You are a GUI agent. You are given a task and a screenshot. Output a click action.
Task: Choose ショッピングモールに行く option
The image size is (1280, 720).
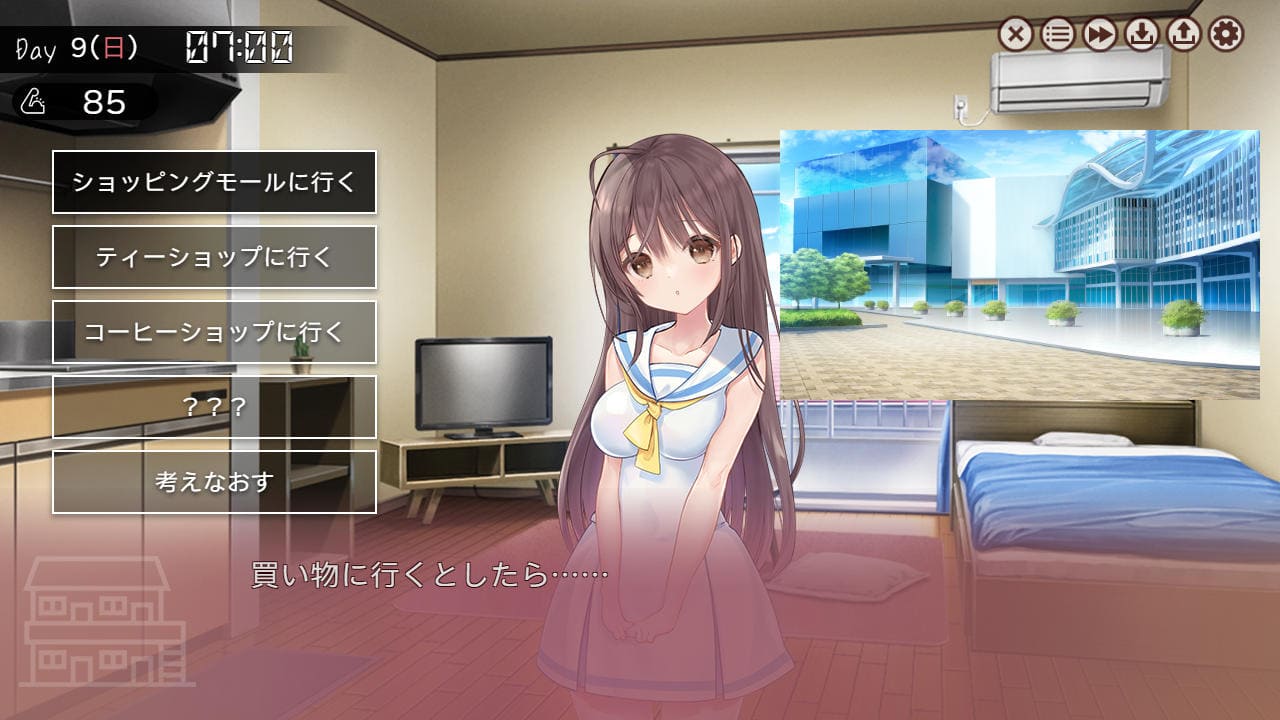click(x=214, y=182)
